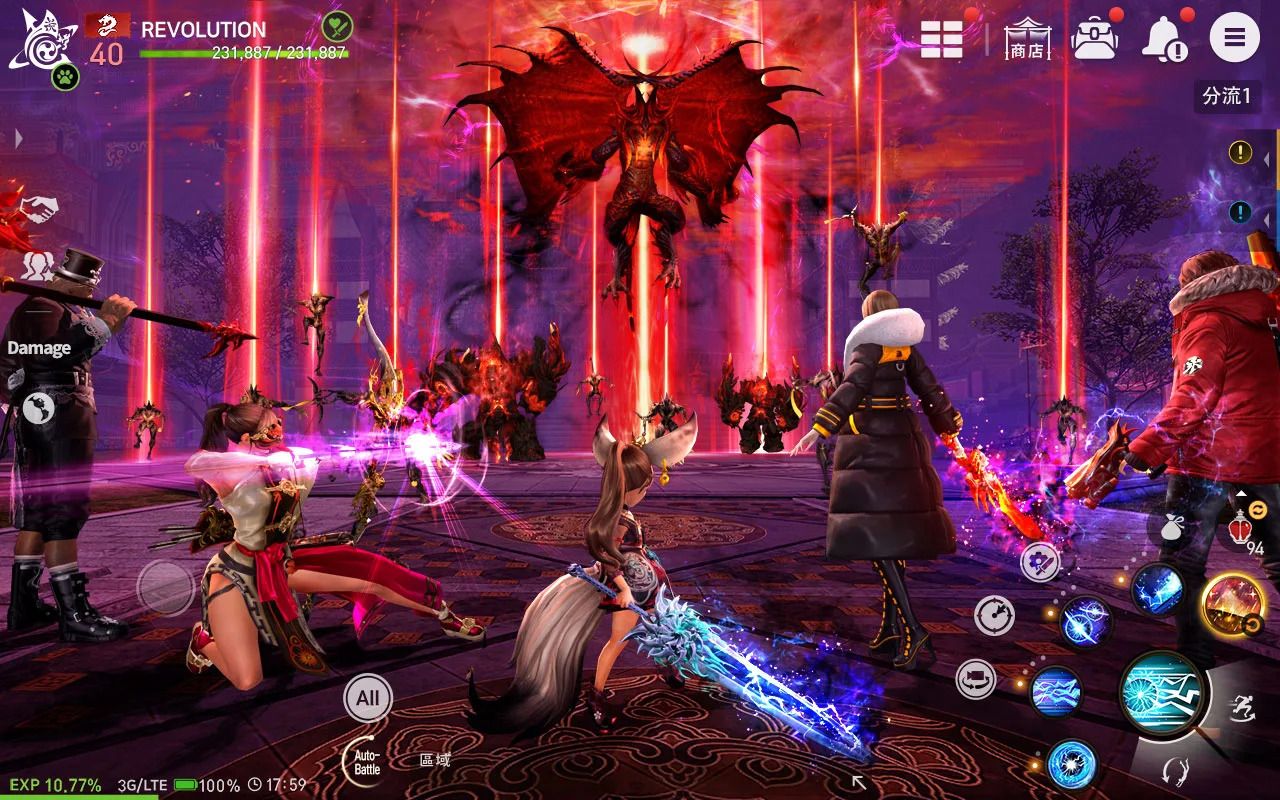The height and width of the screenshot is (800, 1280).
Task: Open the Damage panel
Action: (39, 348)
